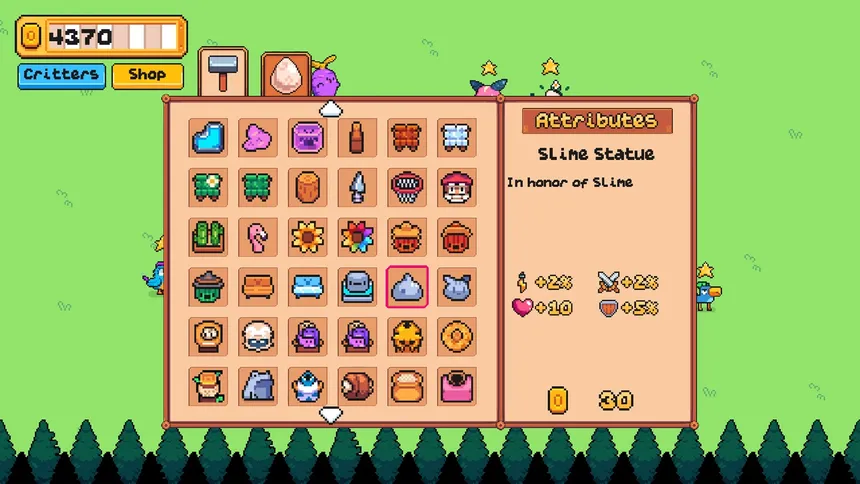860x484 pixels.
Task: Switch to the egg tab
Action: click(285, 73)
